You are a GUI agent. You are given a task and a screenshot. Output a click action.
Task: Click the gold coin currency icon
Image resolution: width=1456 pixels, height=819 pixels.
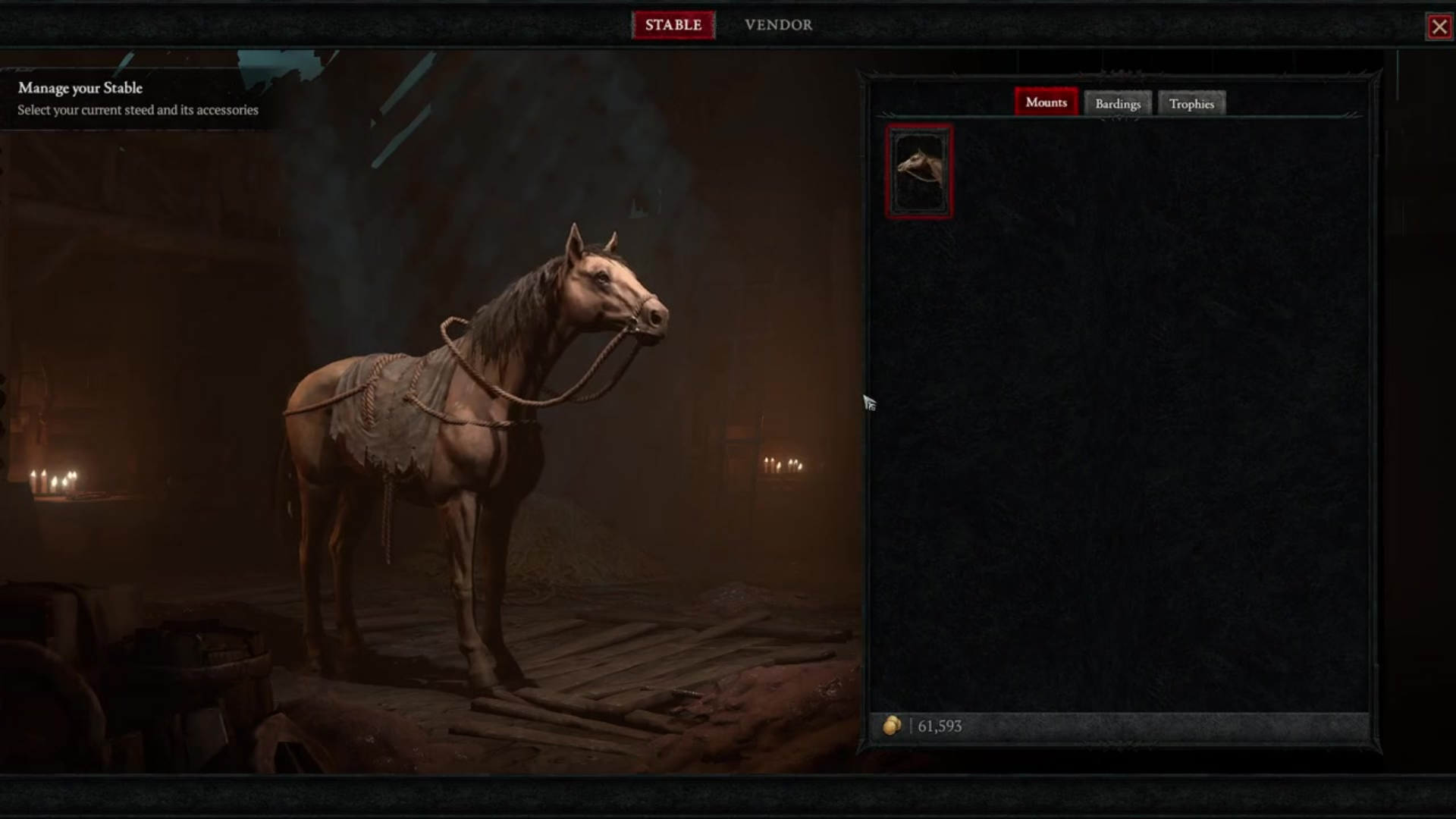[894, 726]
